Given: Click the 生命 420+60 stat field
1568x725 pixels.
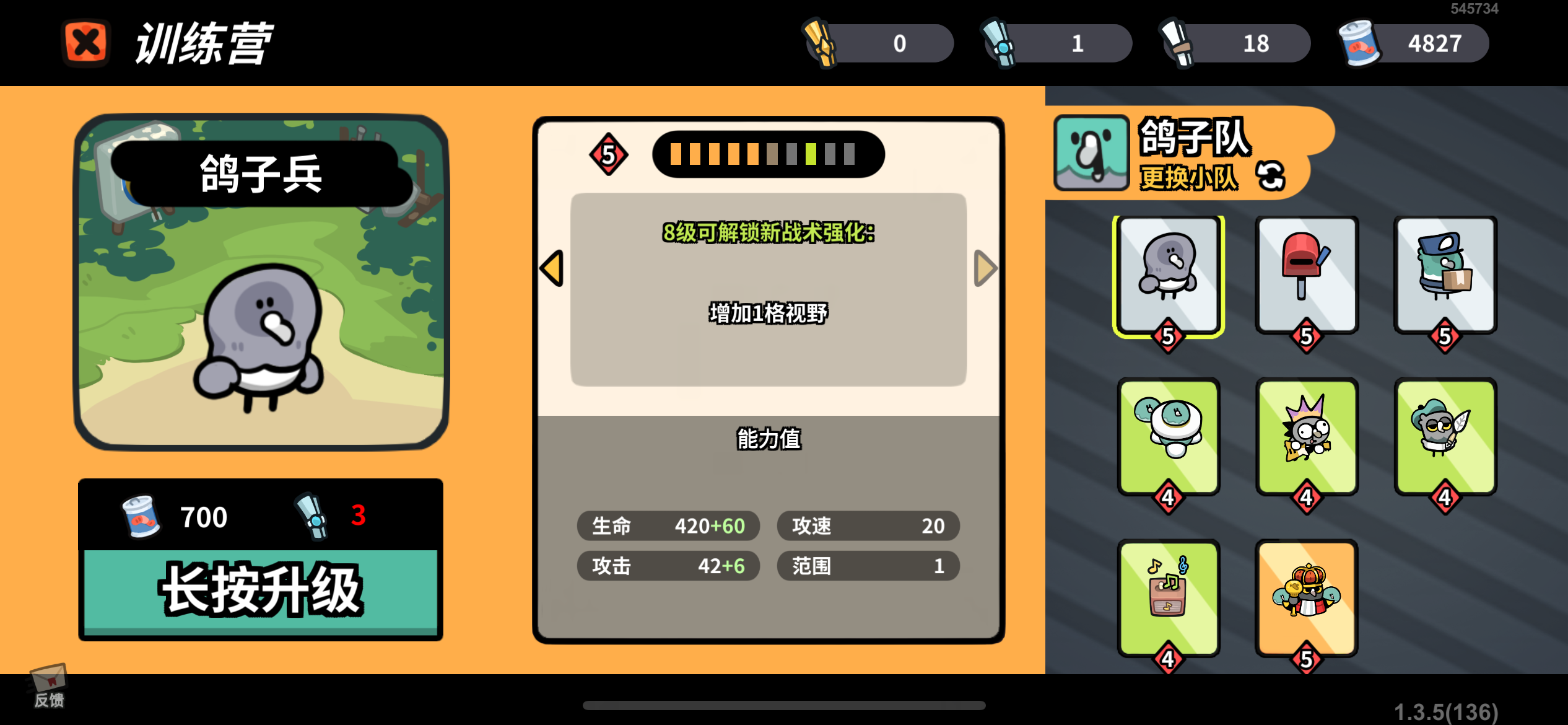Looking at the screenshot, I should [668, 526].
